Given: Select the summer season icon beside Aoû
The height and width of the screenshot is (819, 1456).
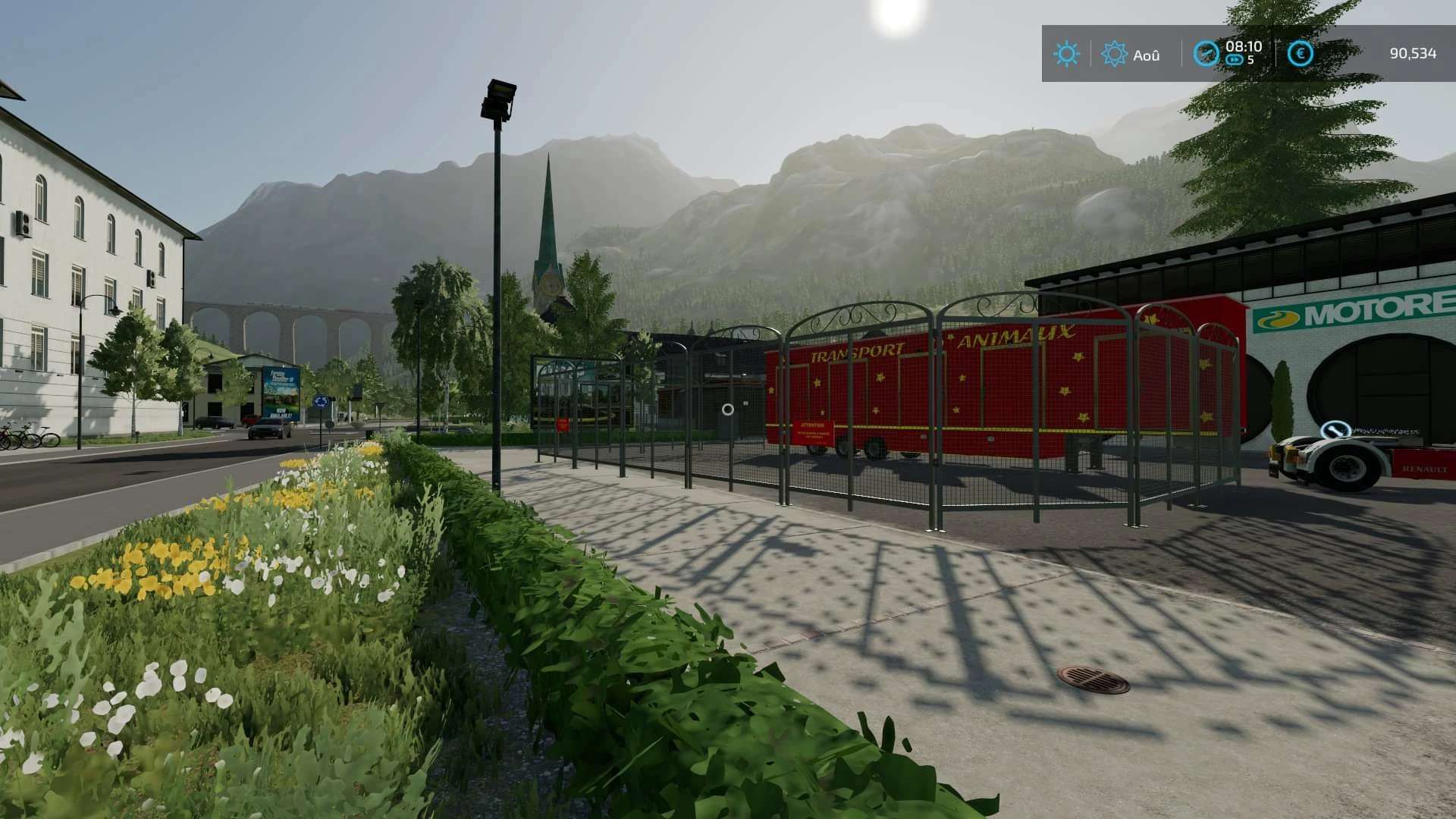Looking at the screenshot, I should (x=1114, y=54).
